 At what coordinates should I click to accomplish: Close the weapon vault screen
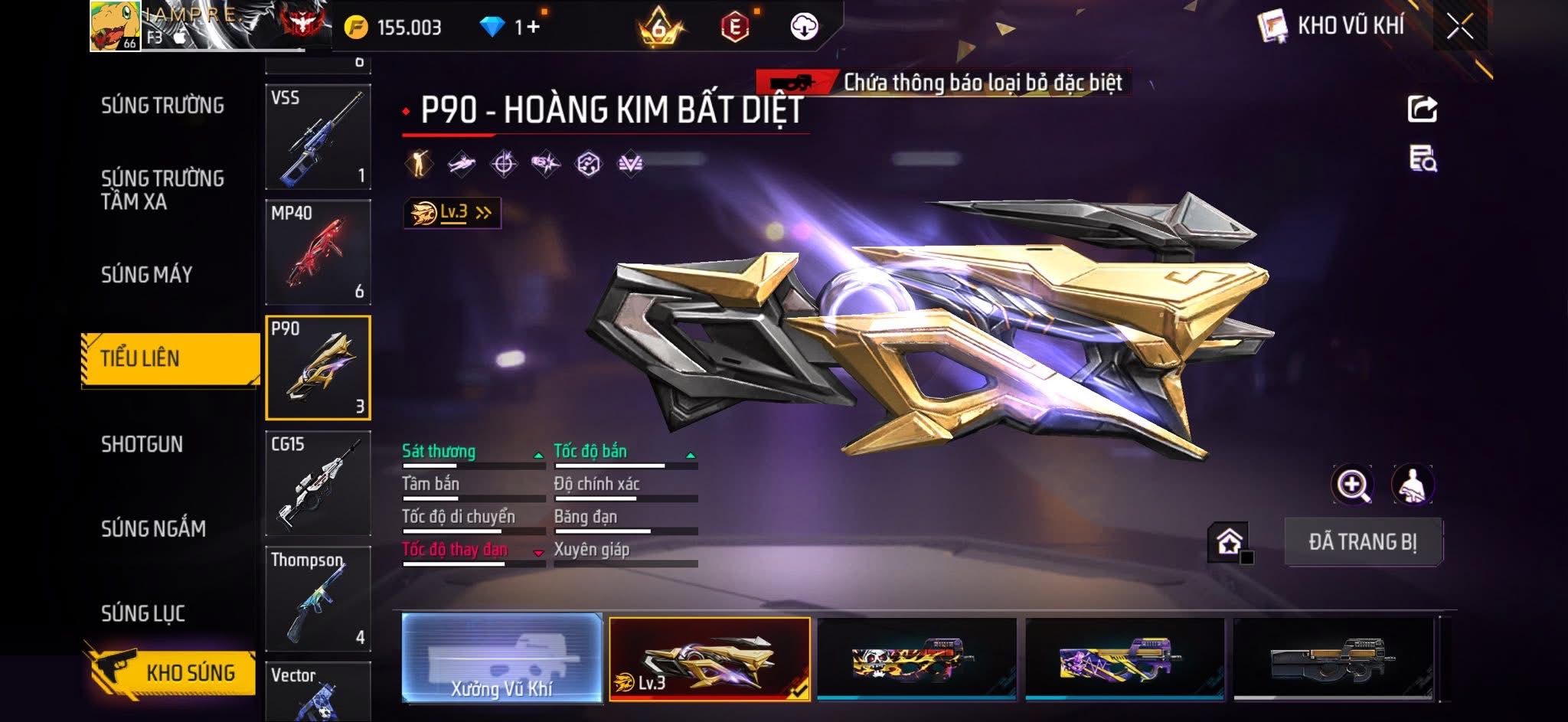[1459, 27]
